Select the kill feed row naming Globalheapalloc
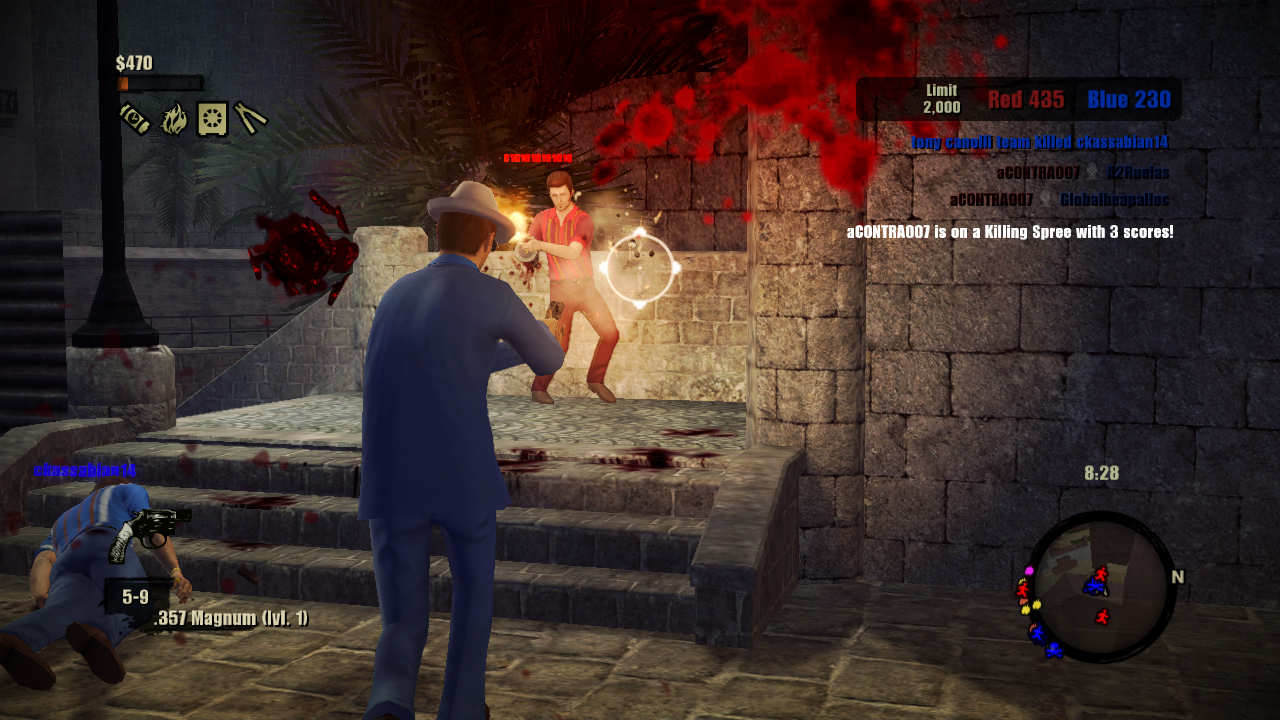 [x=1059, y=200]
